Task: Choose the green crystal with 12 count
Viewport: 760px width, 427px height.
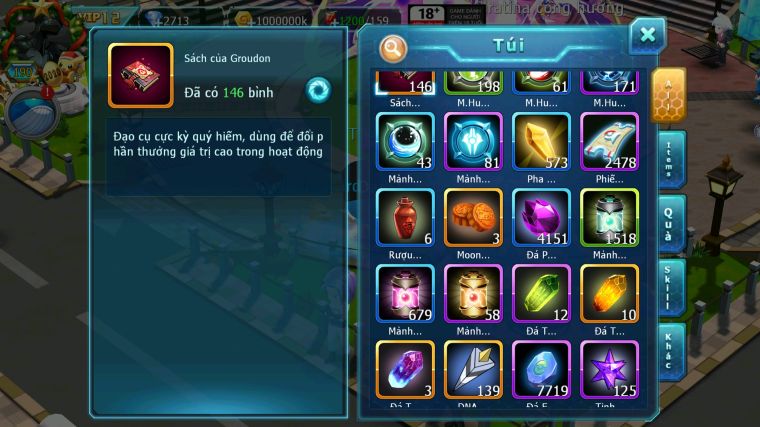Action: coord(541,293)
